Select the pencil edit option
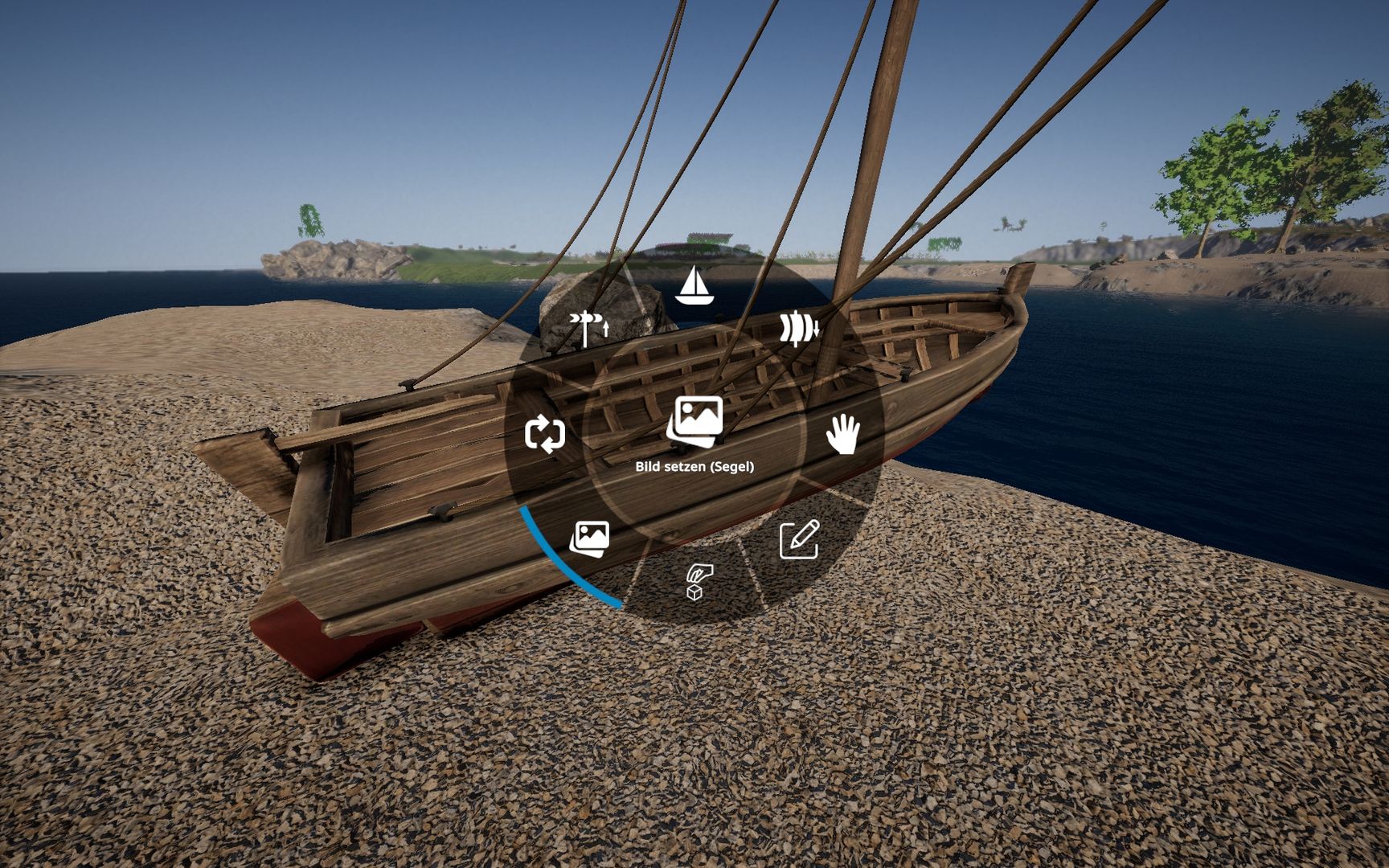The image size is (1389, 868). (799, 539)
